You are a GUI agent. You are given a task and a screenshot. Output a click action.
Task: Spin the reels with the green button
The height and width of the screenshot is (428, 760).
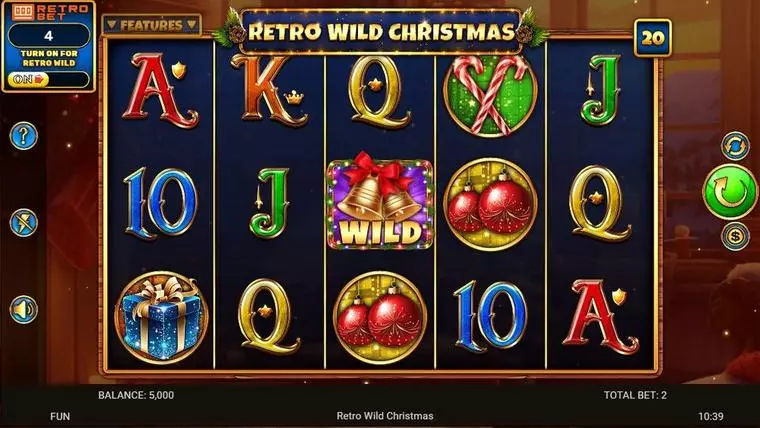tap(731, 190)
